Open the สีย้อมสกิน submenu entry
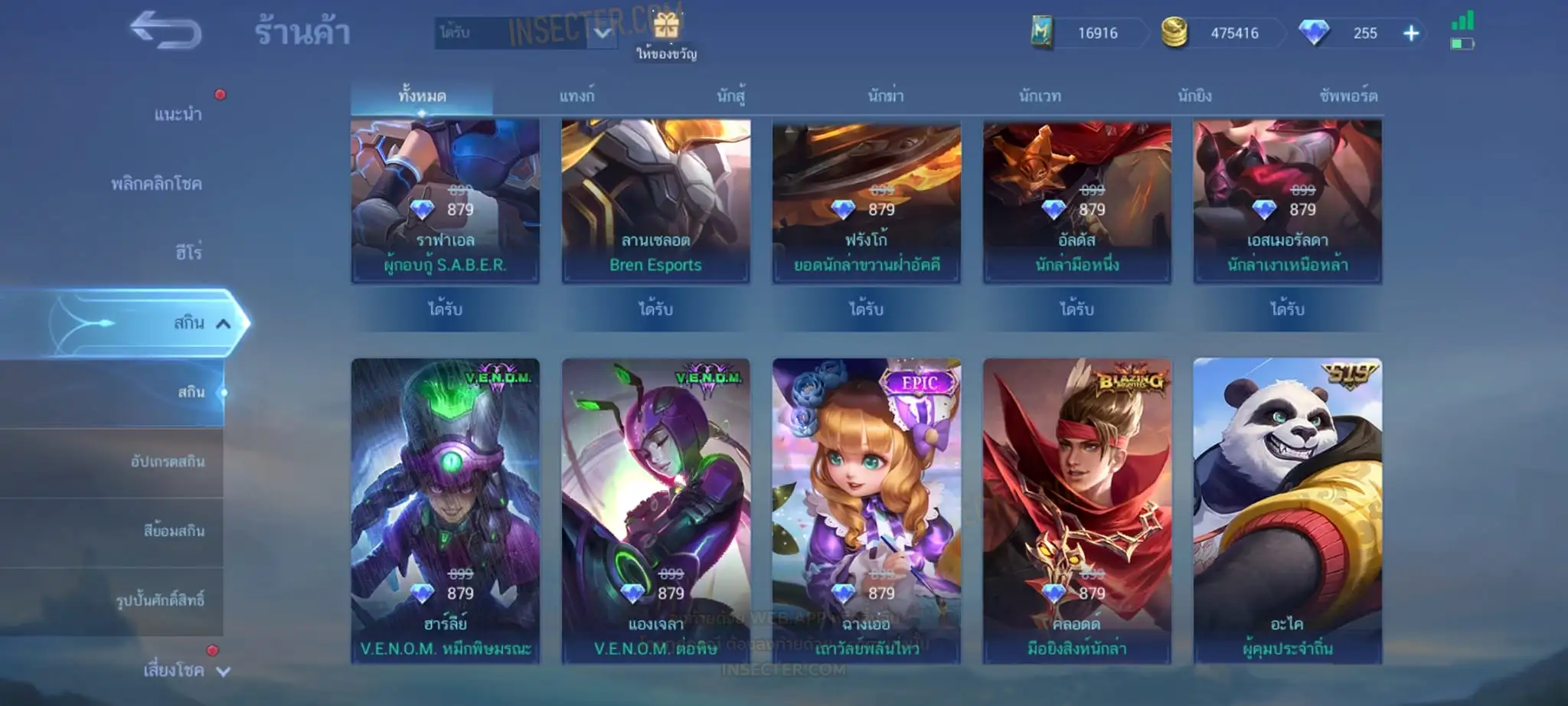 coord(174,531)
